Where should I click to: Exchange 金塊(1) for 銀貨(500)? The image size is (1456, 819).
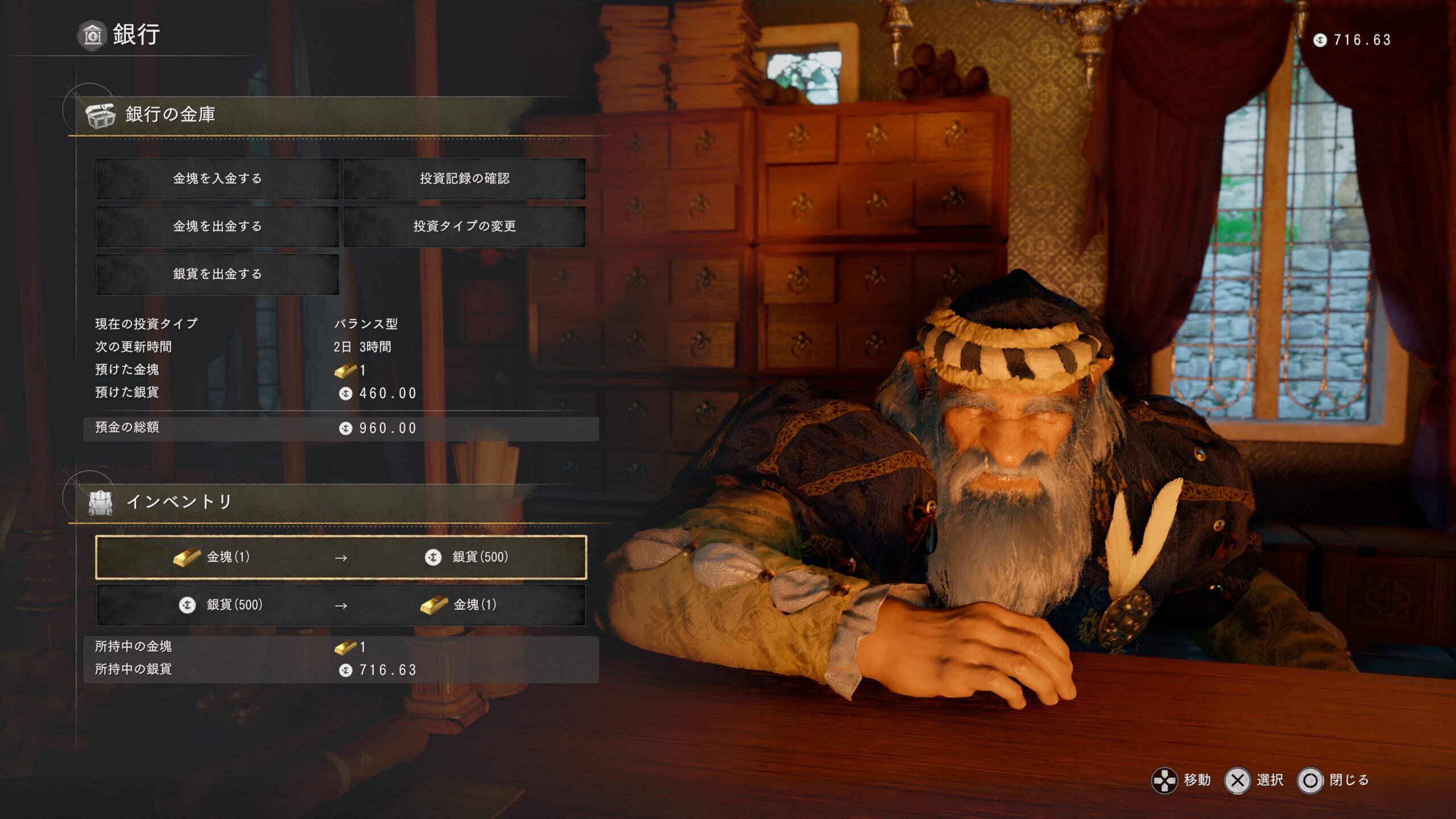pyautogui.click(x=341, y=557)
